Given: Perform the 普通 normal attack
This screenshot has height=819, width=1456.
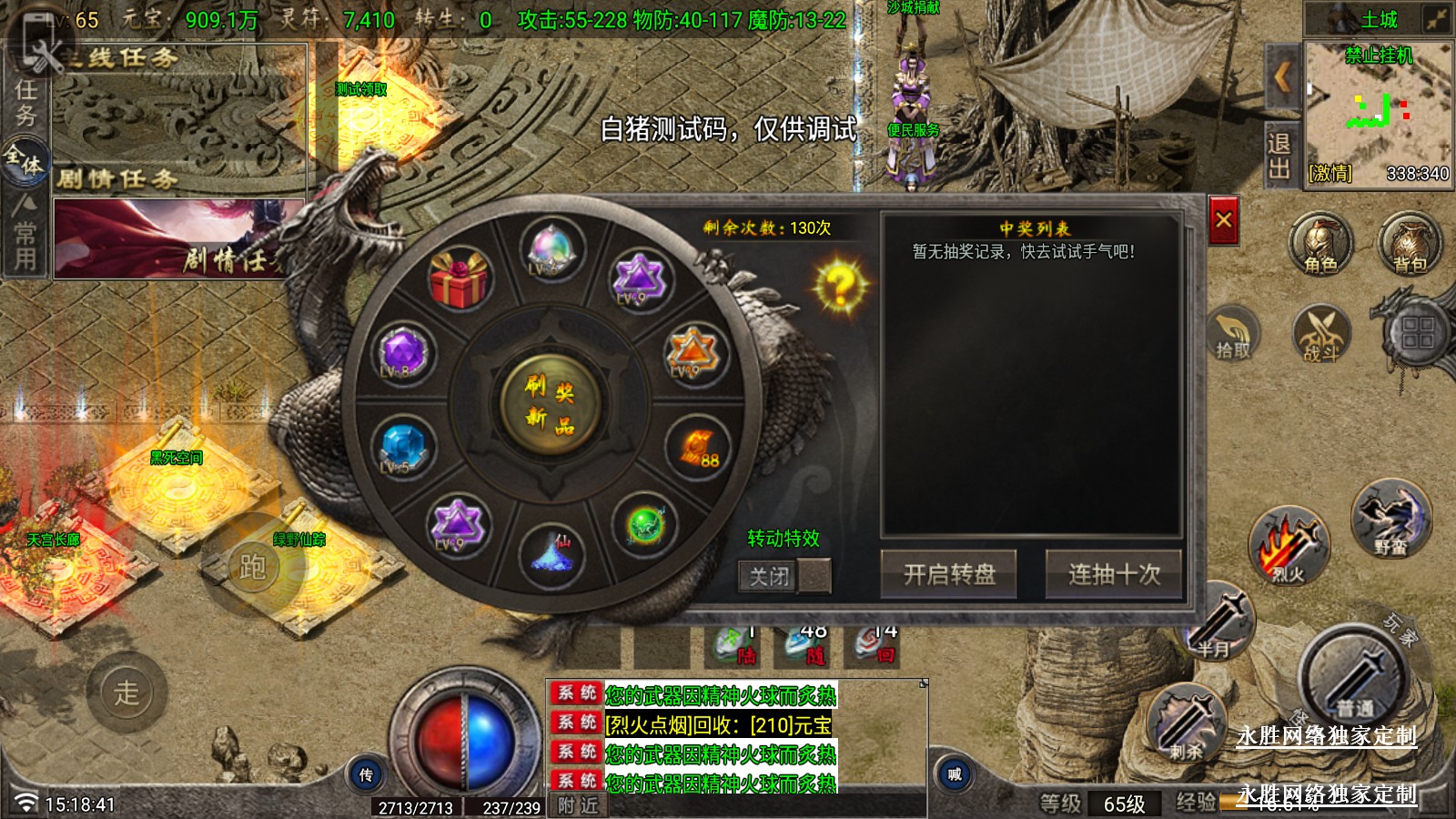Looking at the screenshot, I should (1354, 678).
